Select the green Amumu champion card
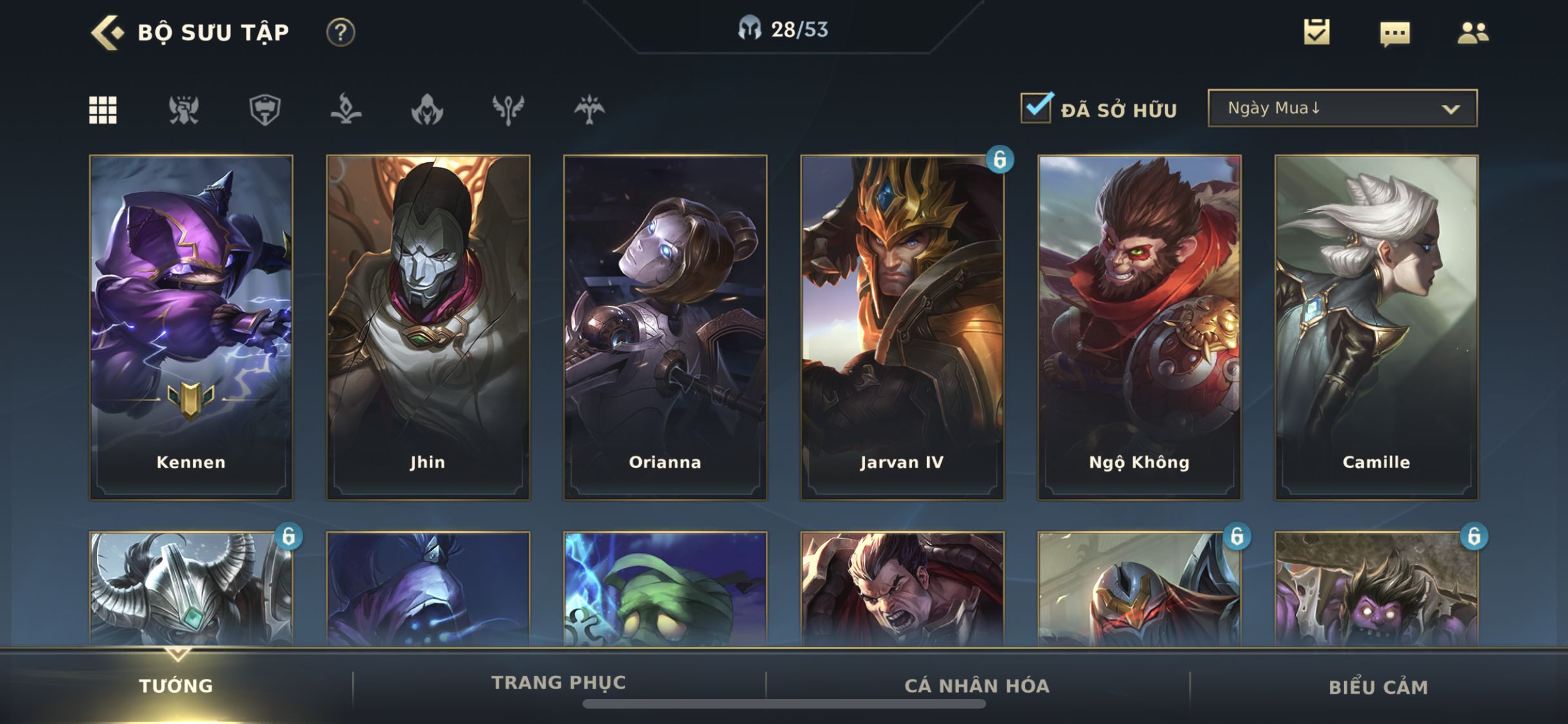Viewport: 1568px width, 724px height. pos(665,589)
